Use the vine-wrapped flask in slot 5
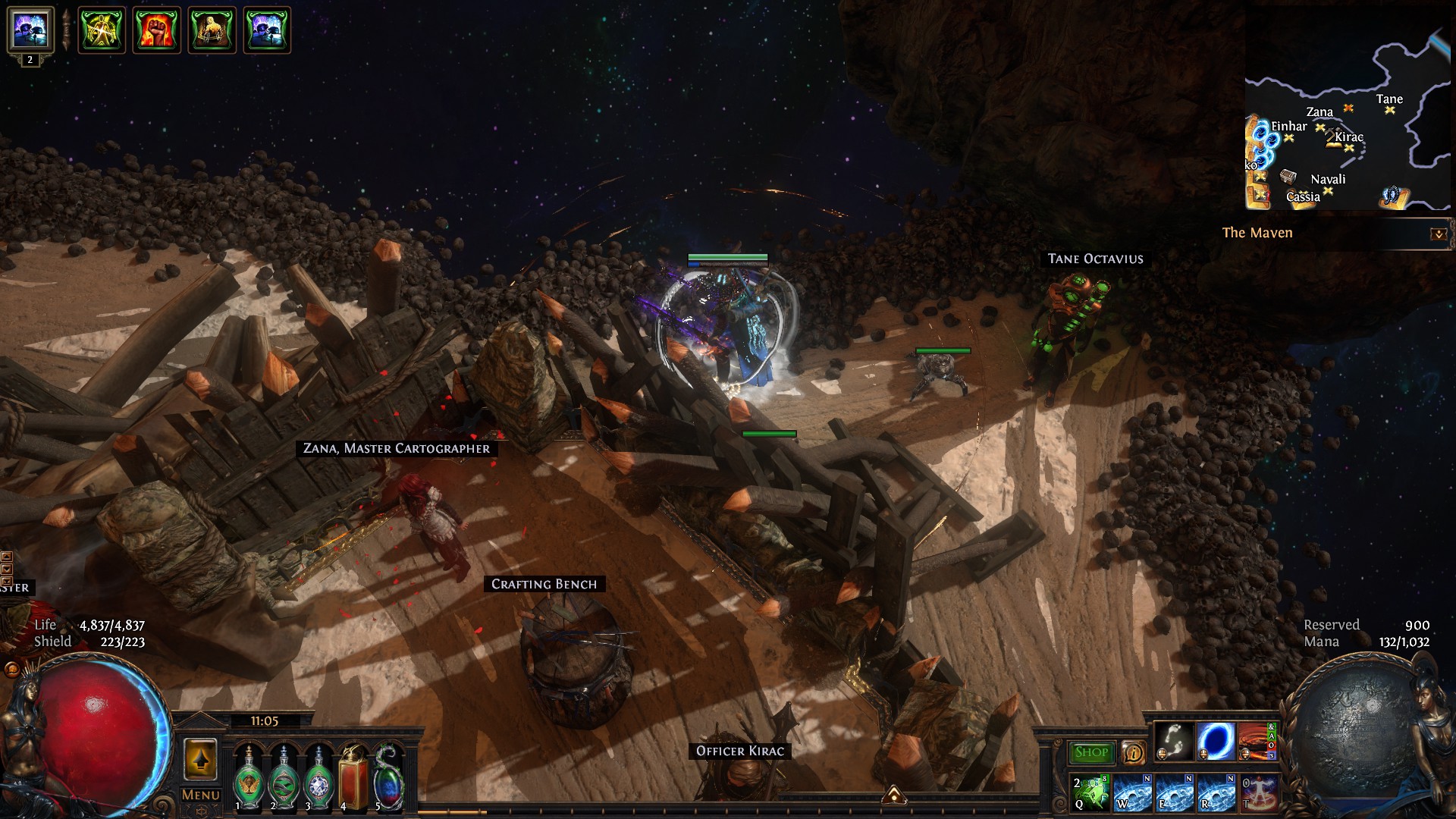The image size is (1456, 819). [x=388, y=778]
